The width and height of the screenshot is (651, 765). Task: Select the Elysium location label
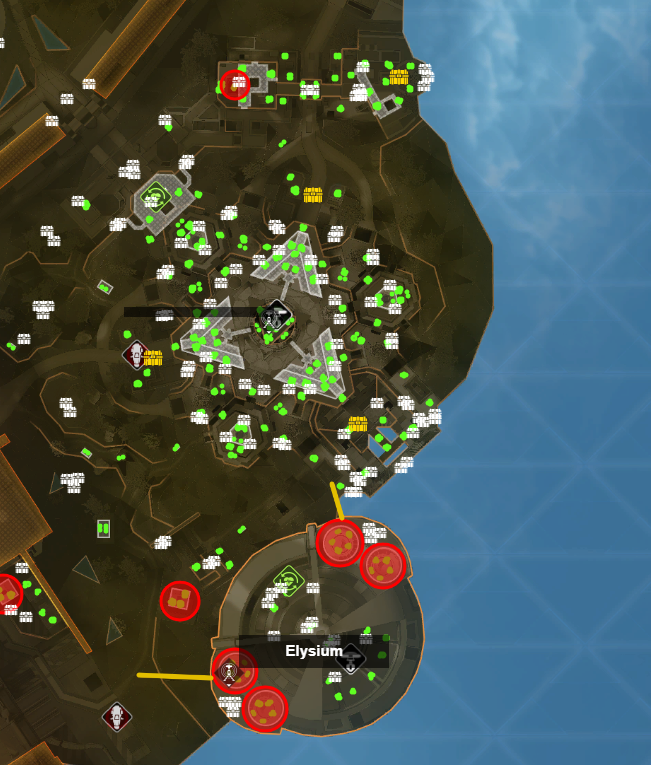pos(314,651)
